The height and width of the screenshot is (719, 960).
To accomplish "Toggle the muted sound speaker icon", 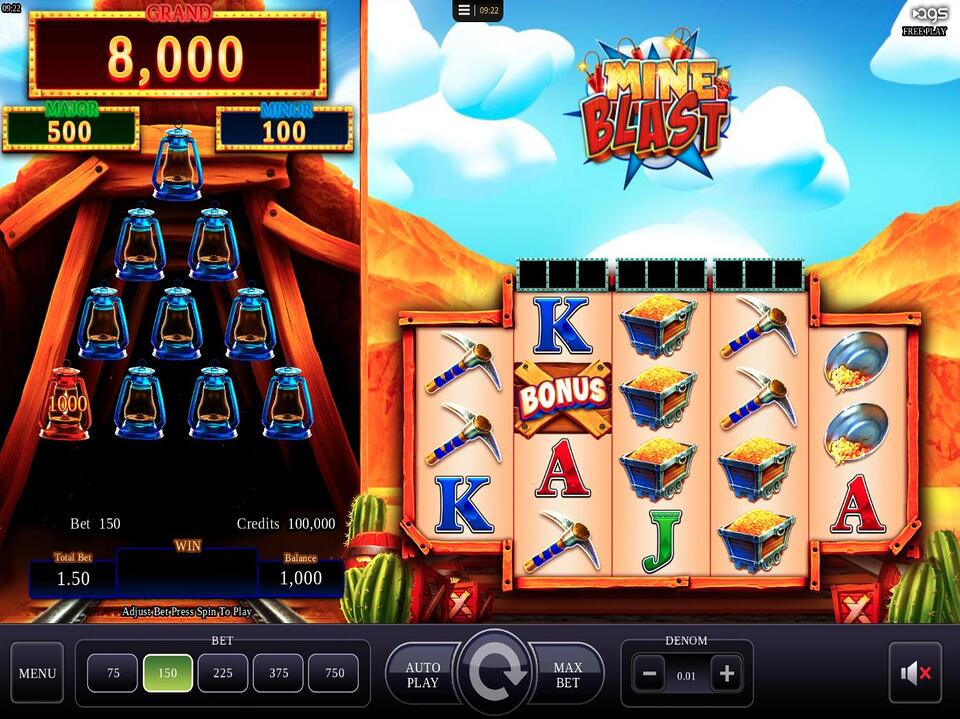I will [x=915, y=673].
